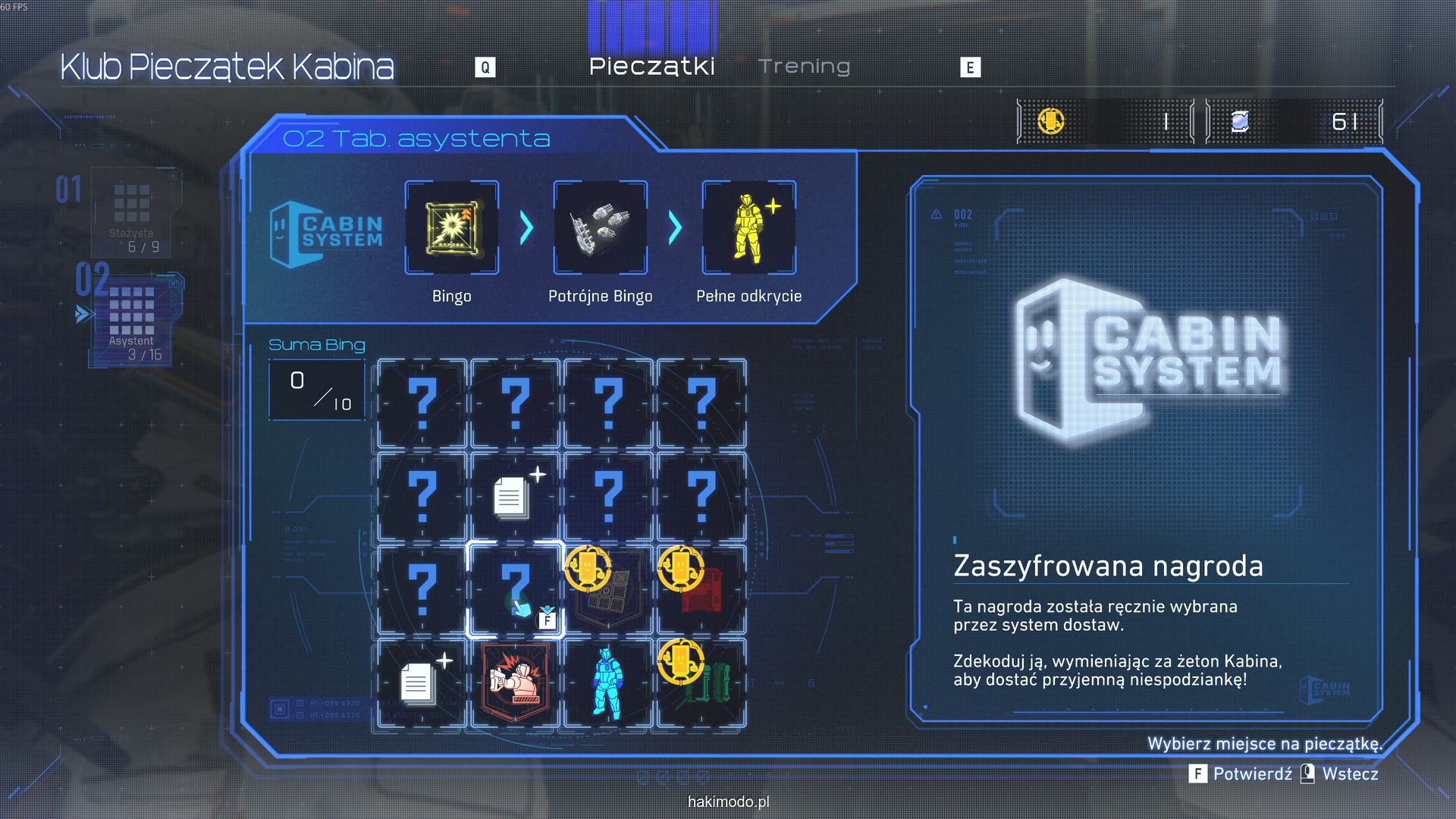1456x819 pixels.
Task: View the Potrójne Bingo reward
Action: coord(601,227)
